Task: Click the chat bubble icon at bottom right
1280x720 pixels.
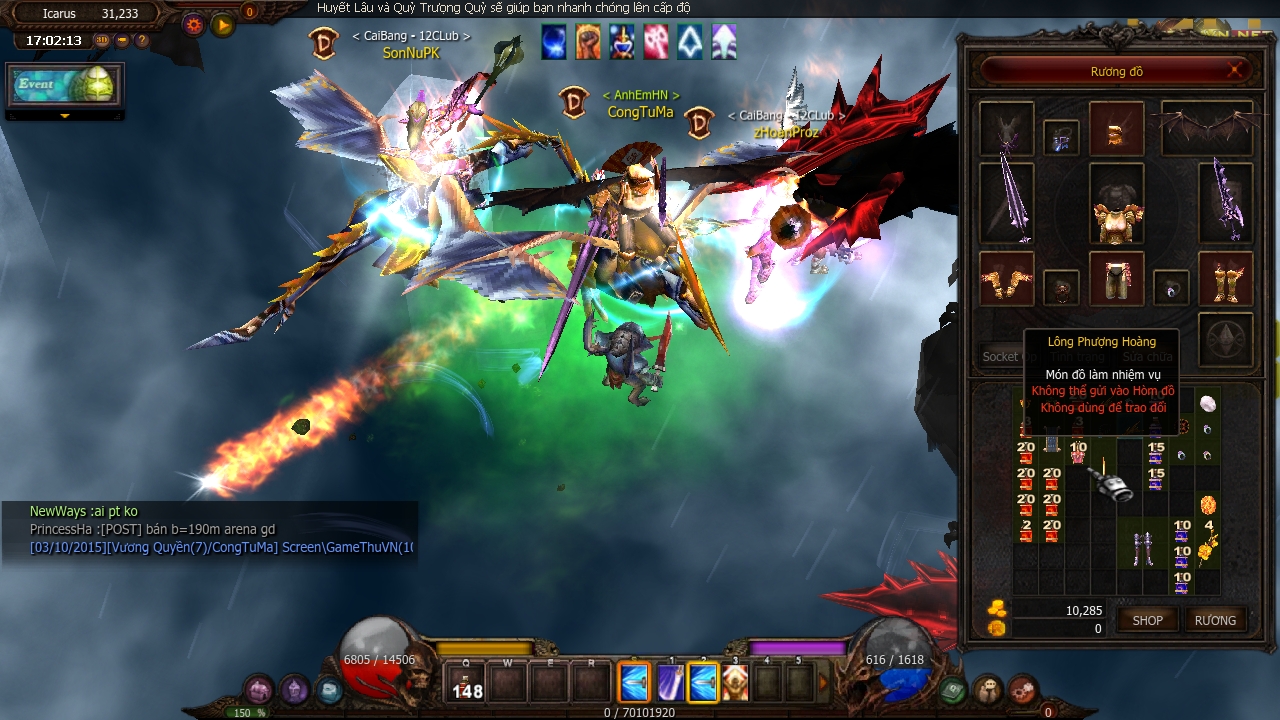Action: click(988, 690)
